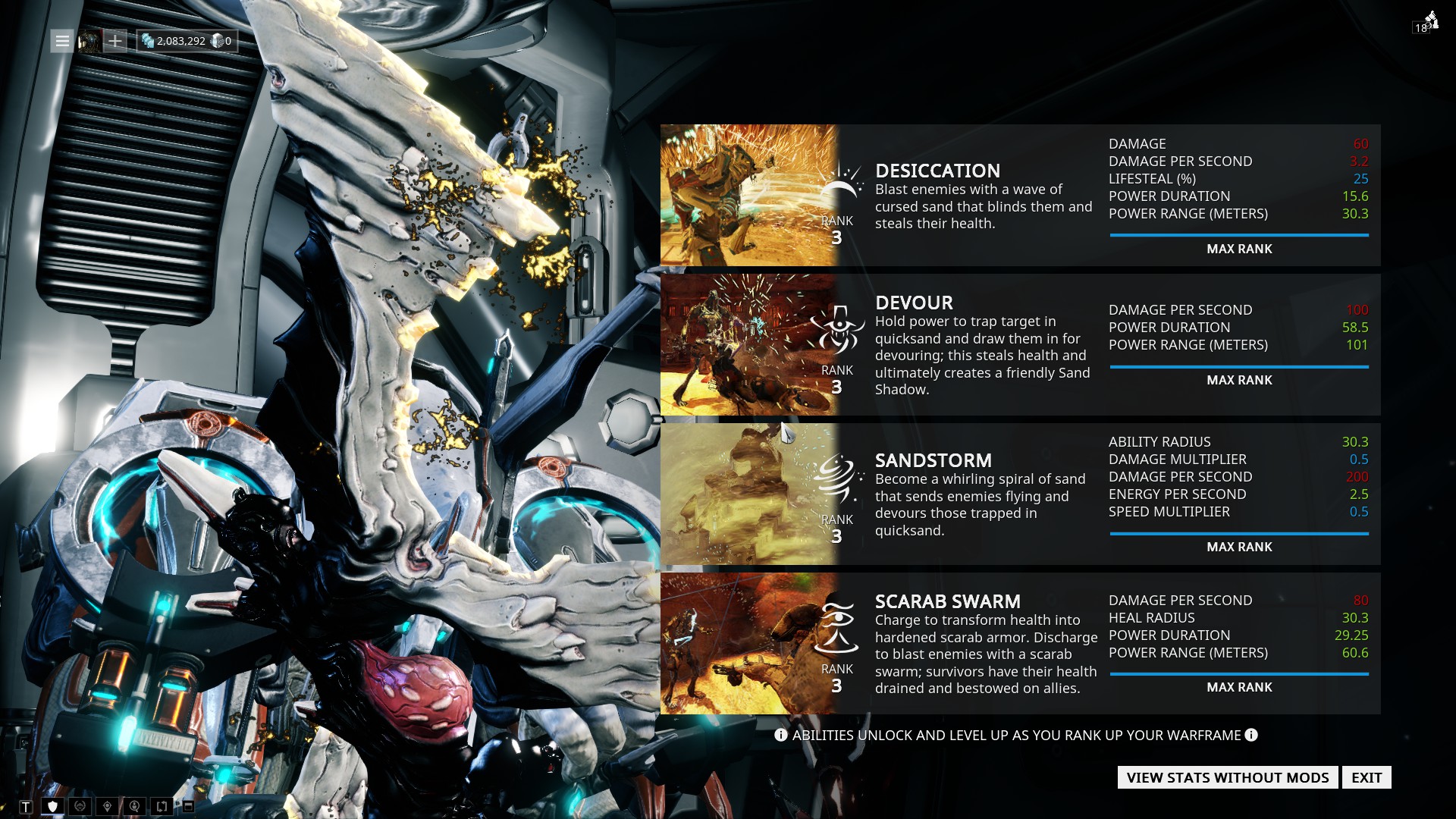Switch to the laurel wreath chat tab
Viewport: 1456px width, 819px height.
point(80,807)
